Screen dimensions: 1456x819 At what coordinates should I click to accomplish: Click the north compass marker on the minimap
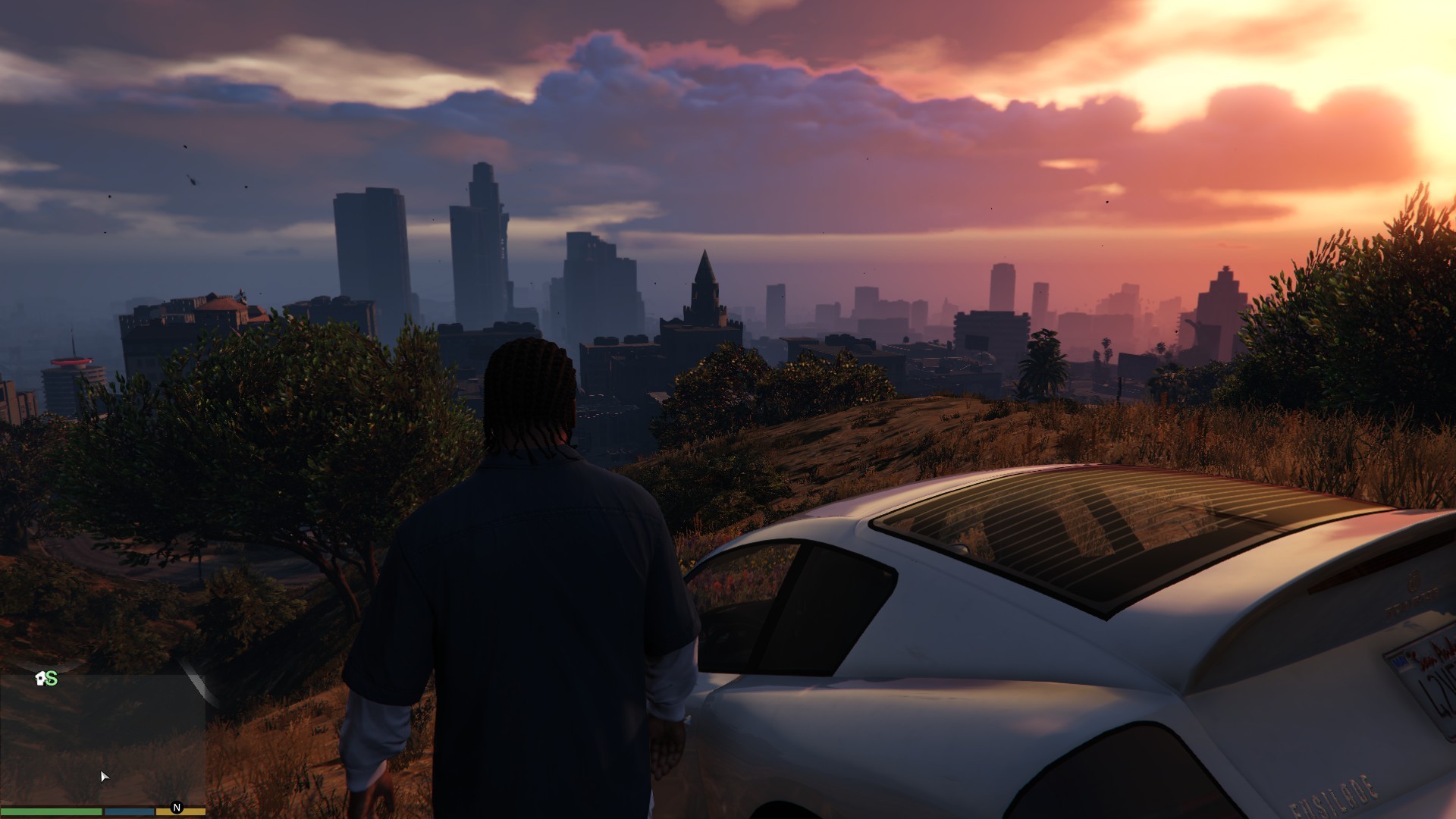pyautogui.click(x=177, y=808)
